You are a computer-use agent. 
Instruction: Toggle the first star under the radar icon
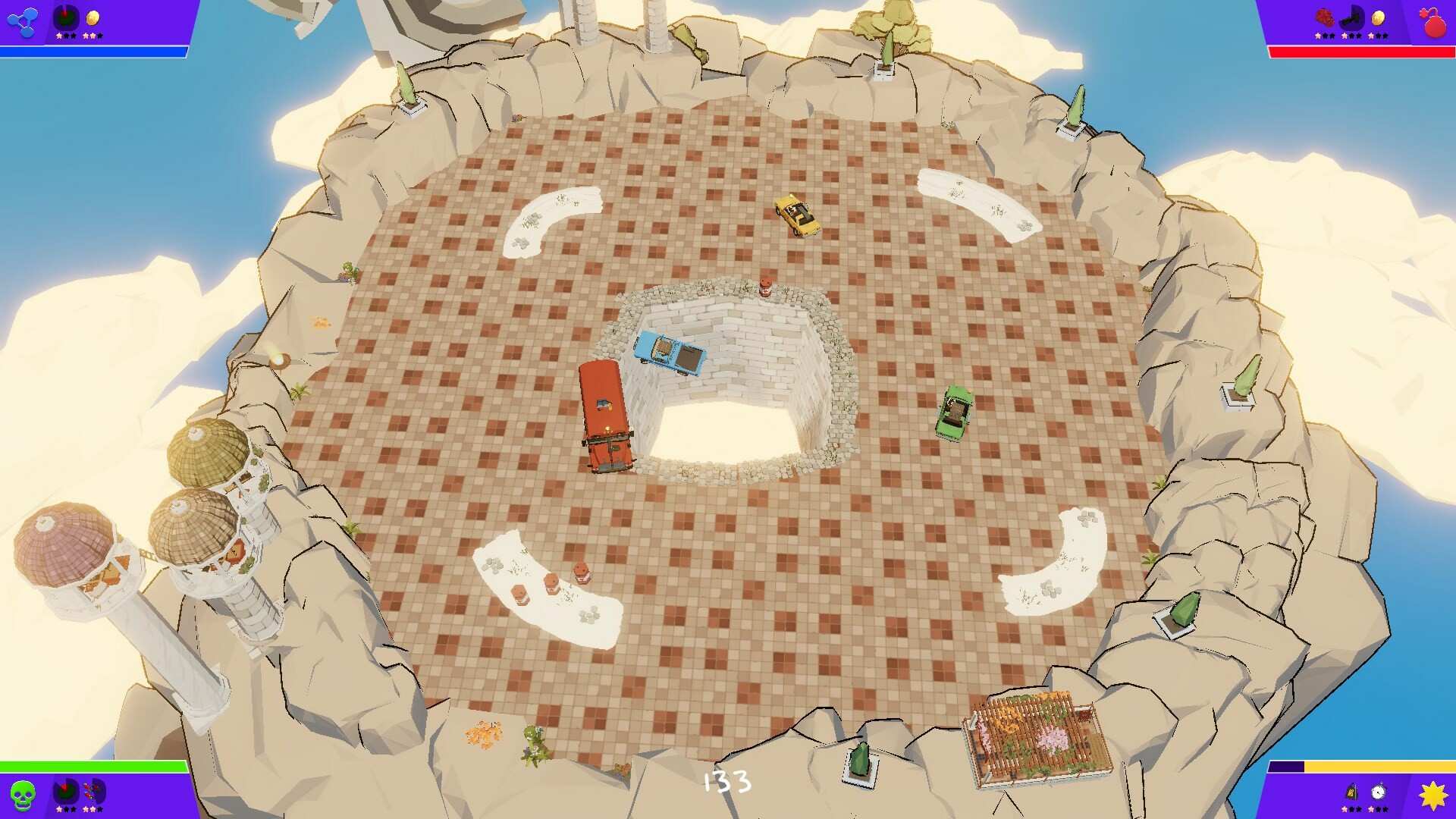click(59, 36)
